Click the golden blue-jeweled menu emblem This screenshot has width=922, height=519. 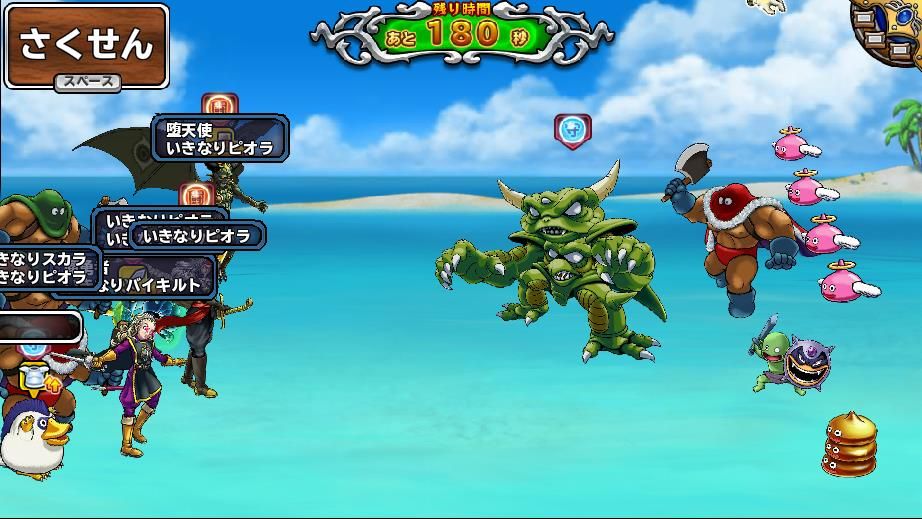click(x=889, y=27)
